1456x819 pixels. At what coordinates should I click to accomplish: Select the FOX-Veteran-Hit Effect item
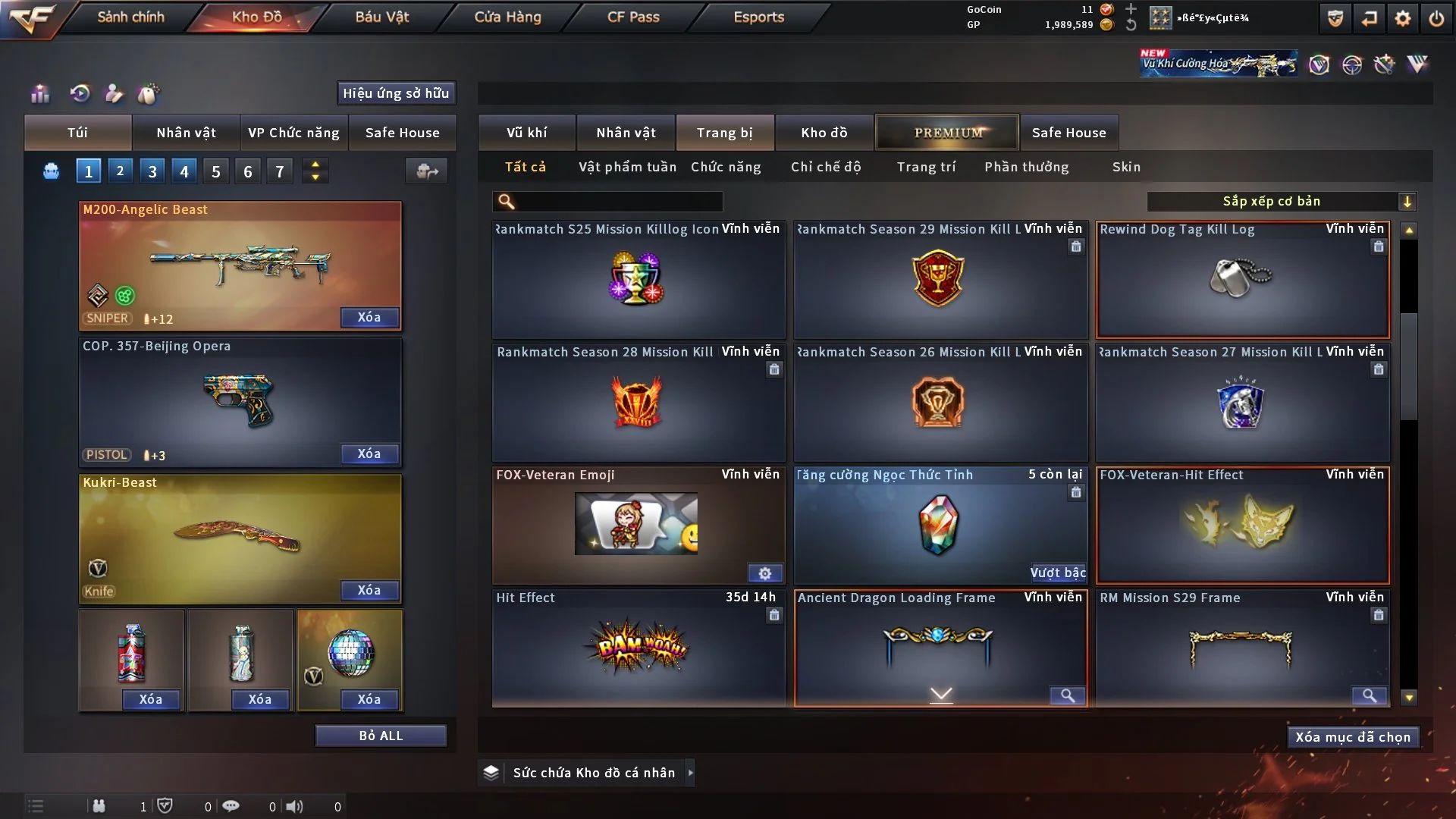[1242, 525]
